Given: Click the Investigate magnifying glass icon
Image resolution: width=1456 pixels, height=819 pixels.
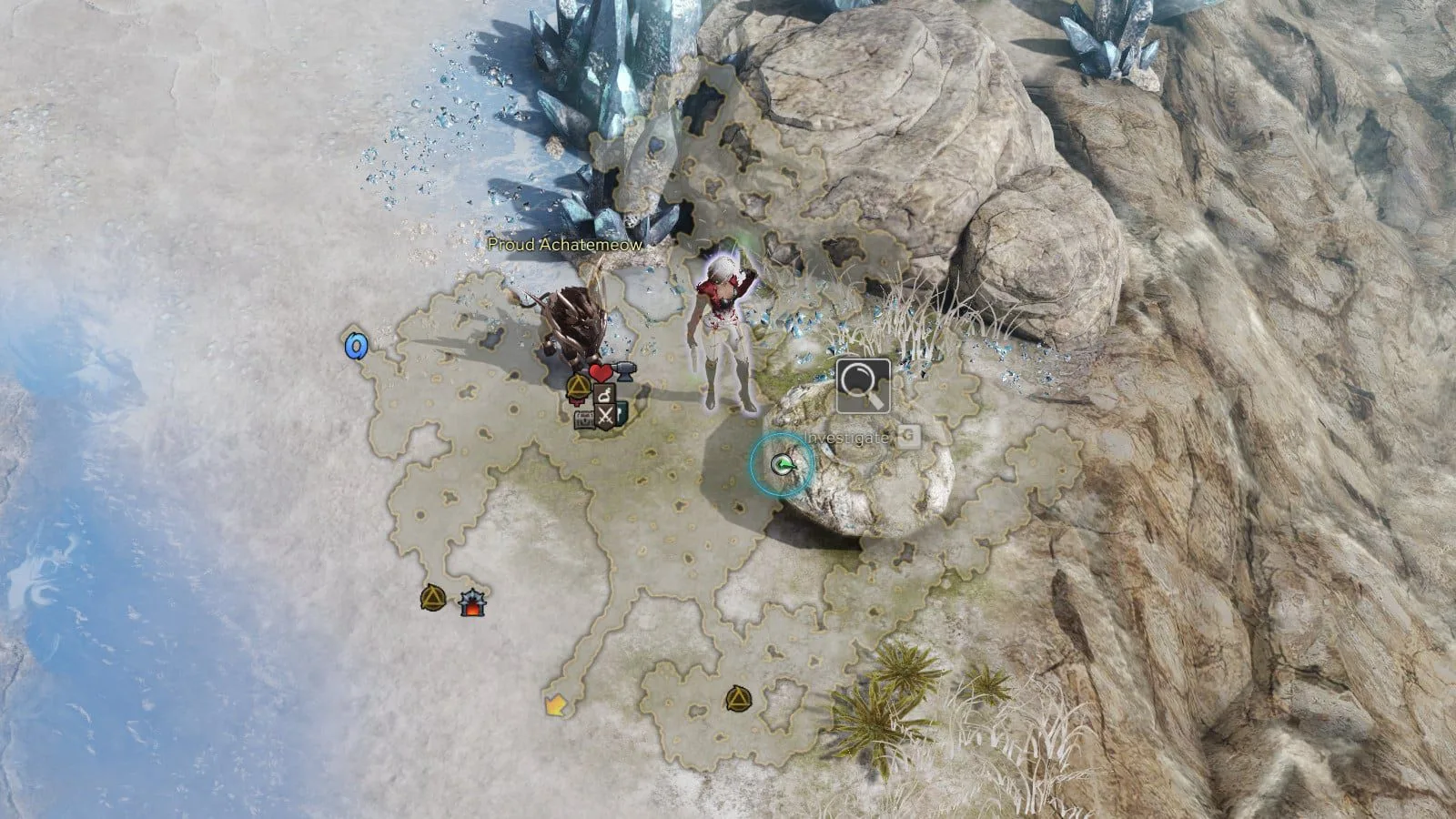Looking at the screenshot, I should pyautogui.click(x=863, y=386).
